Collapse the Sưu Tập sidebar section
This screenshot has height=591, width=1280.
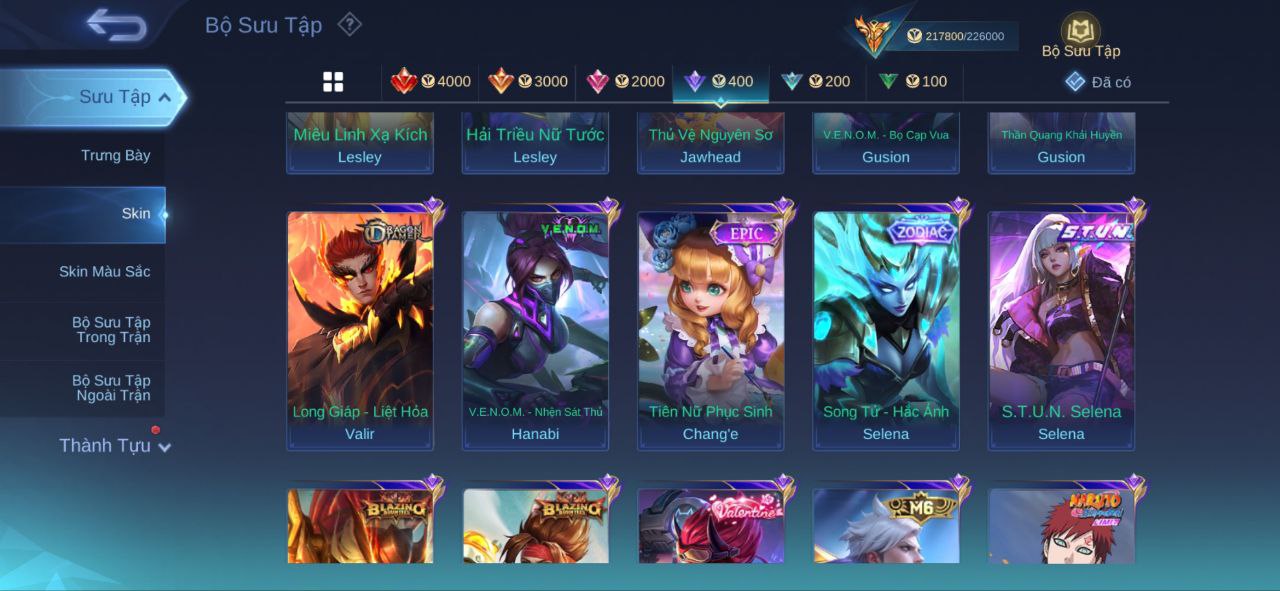165,97
